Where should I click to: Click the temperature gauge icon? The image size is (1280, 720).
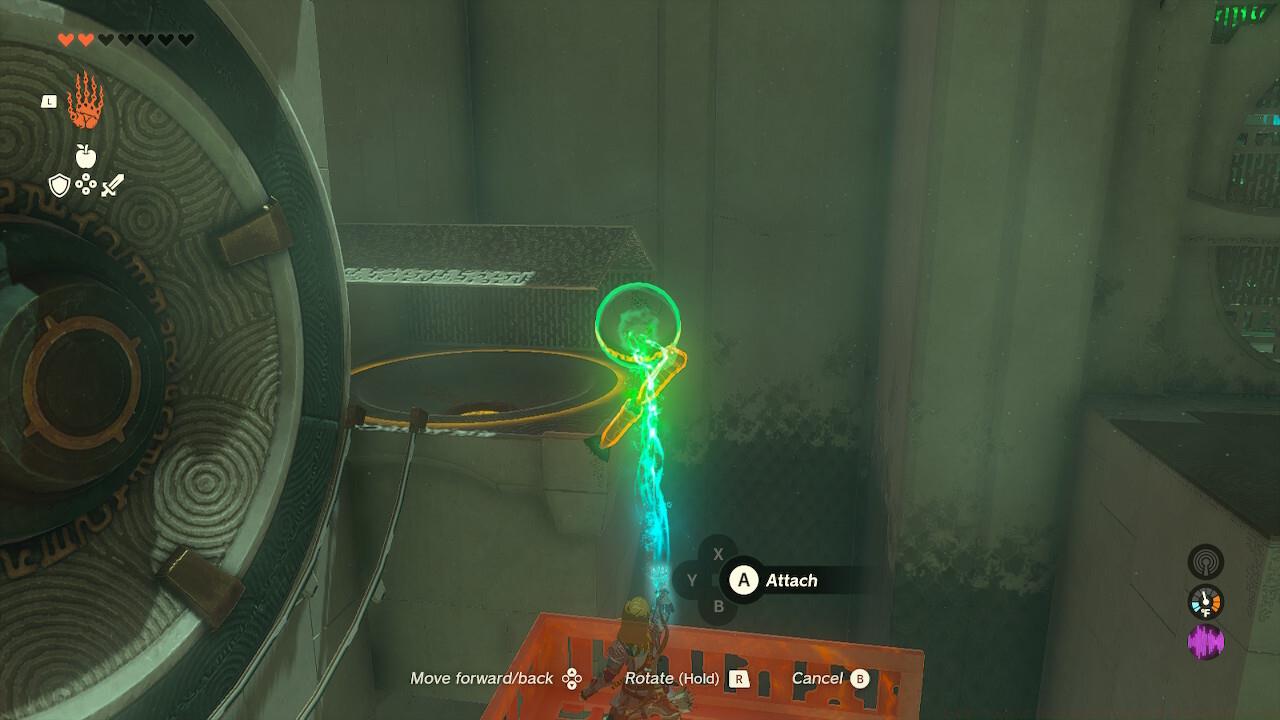click(x=1205, y=600)
